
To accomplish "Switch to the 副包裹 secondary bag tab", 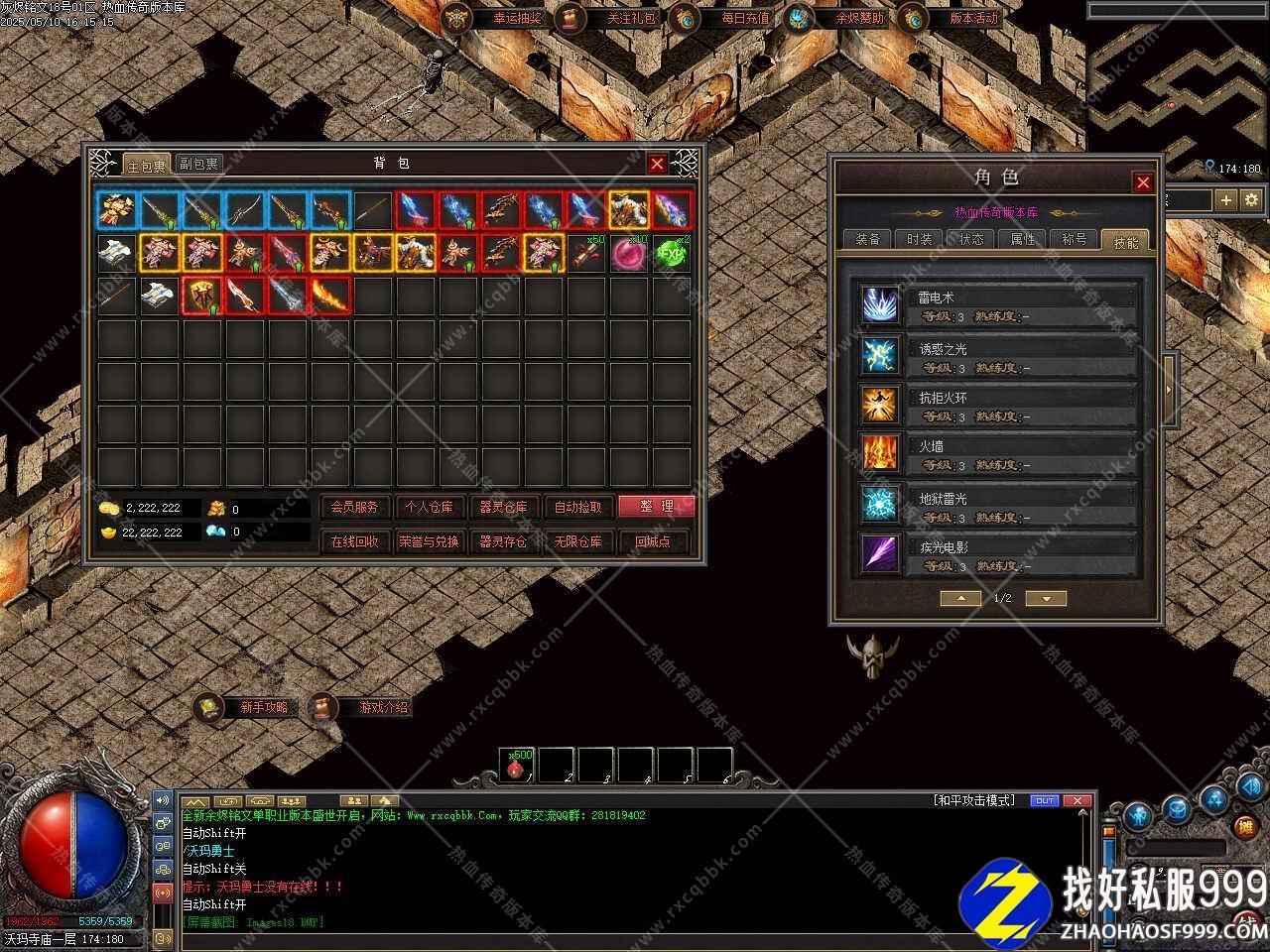I will [198, 164].
